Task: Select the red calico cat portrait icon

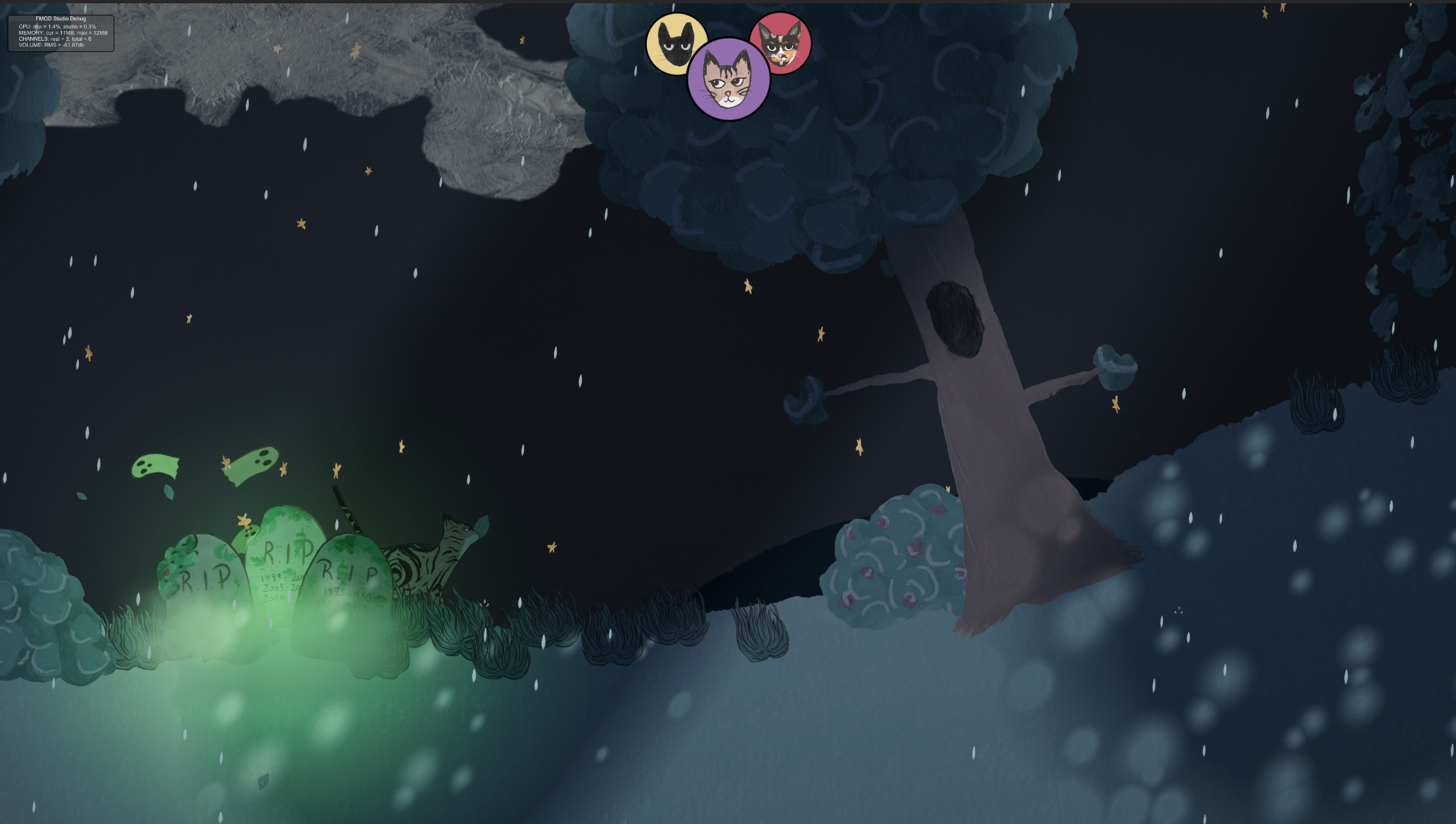Action: (784, 43)
